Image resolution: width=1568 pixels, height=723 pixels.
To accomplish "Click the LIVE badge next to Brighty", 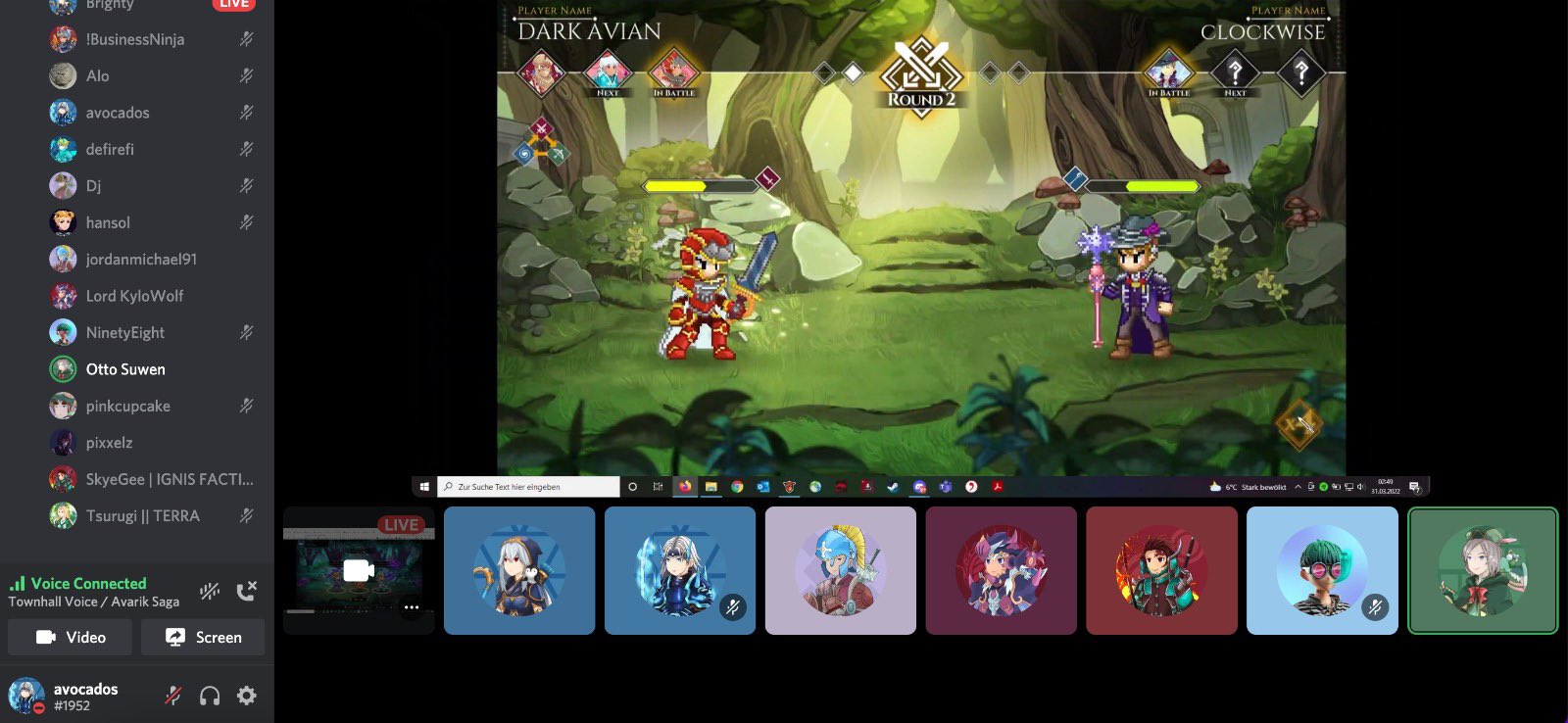I will coord(232,3).
